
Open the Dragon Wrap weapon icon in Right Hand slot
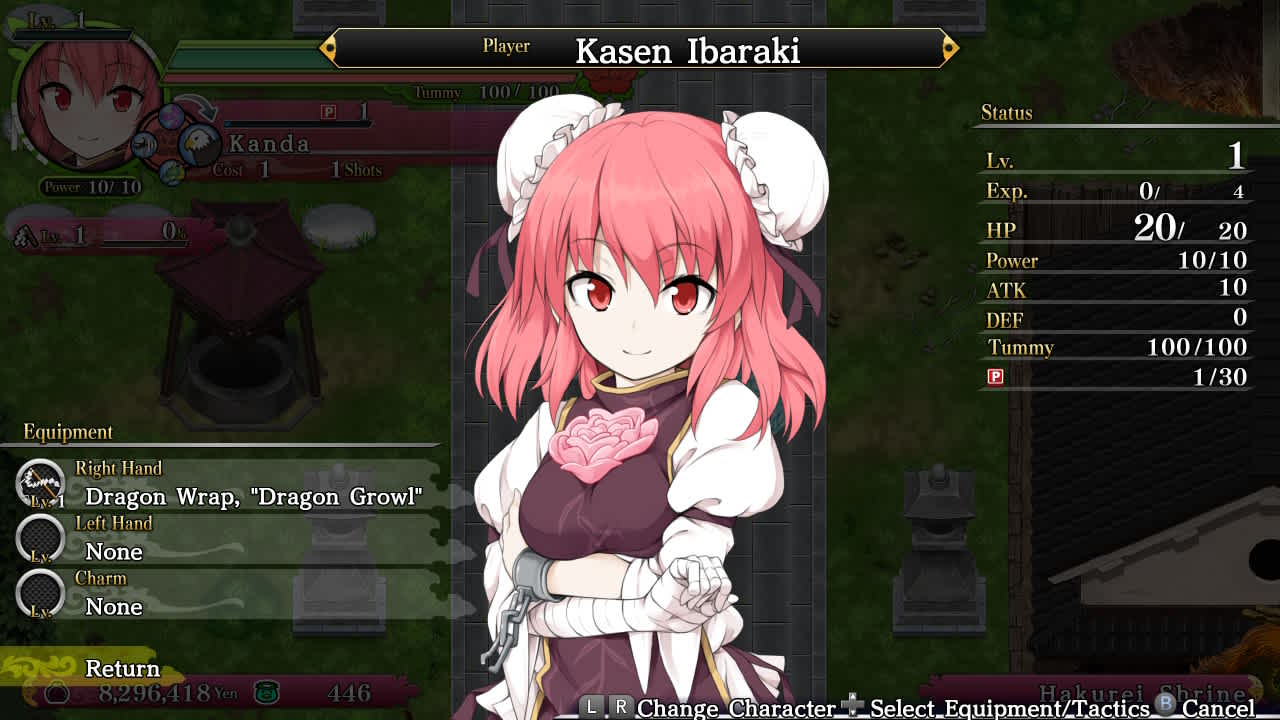coord(40,483)
